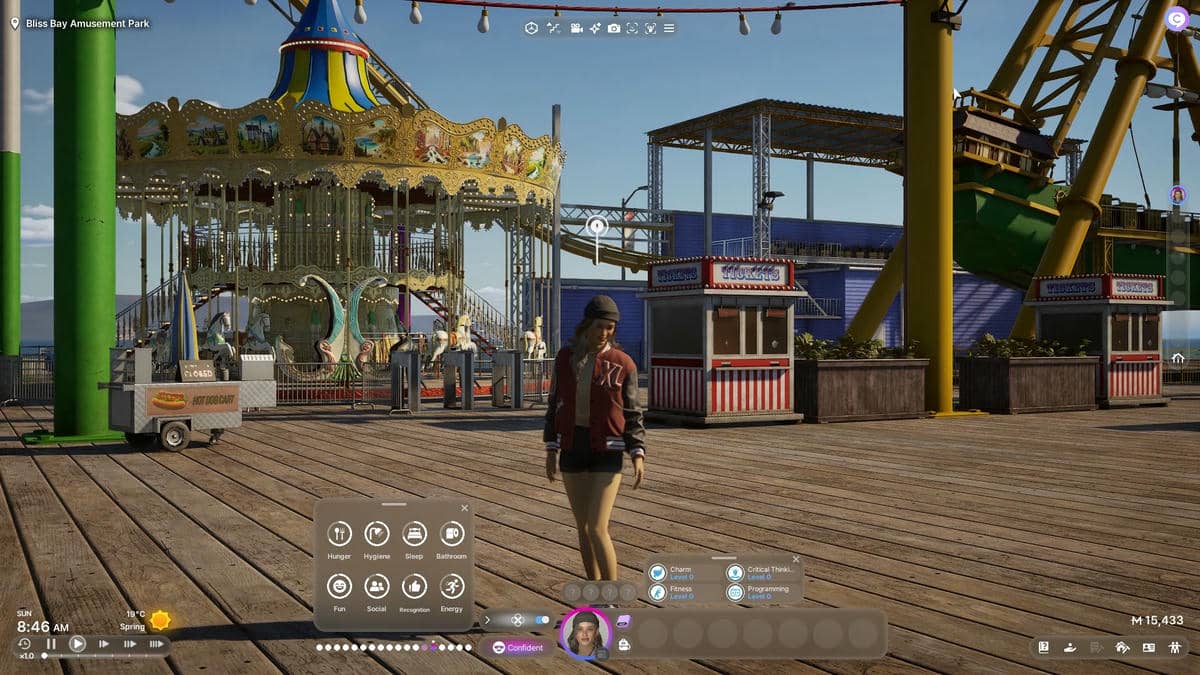
Task: Close the skills panel
Action: (x=796, y=559)
